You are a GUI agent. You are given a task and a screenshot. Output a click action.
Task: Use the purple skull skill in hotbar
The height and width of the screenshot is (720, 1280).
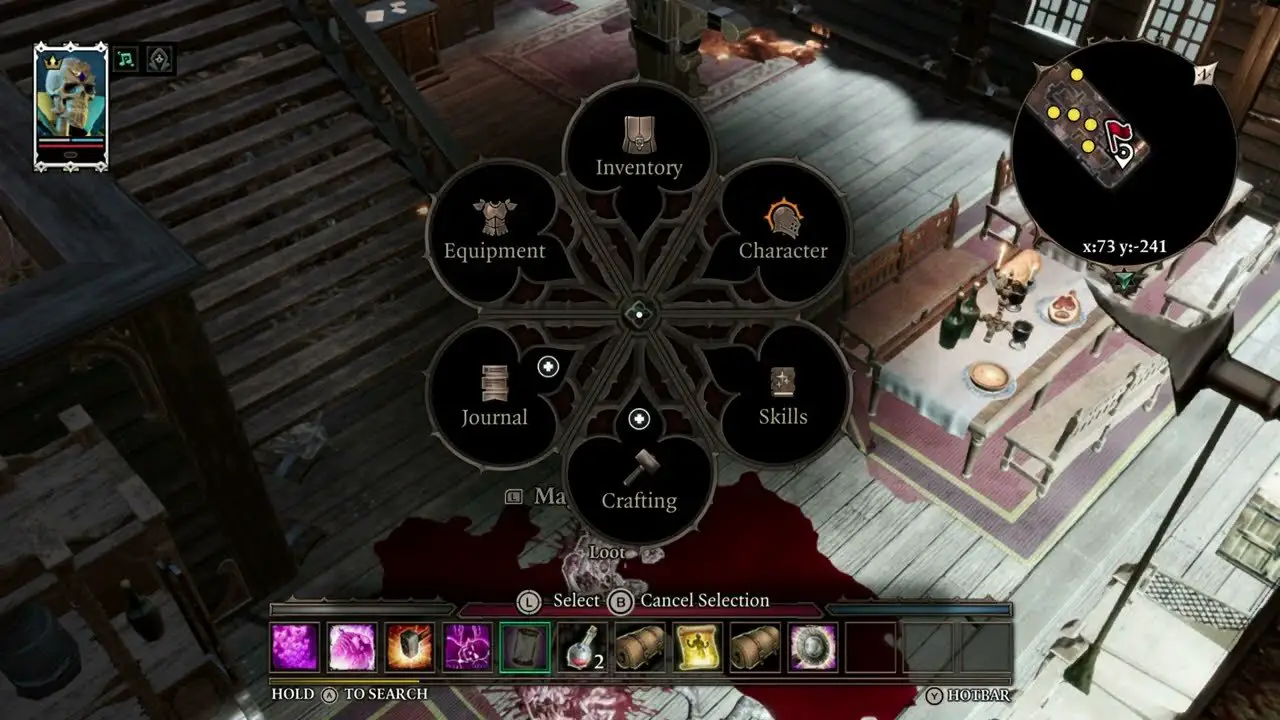tap(468, 647)
